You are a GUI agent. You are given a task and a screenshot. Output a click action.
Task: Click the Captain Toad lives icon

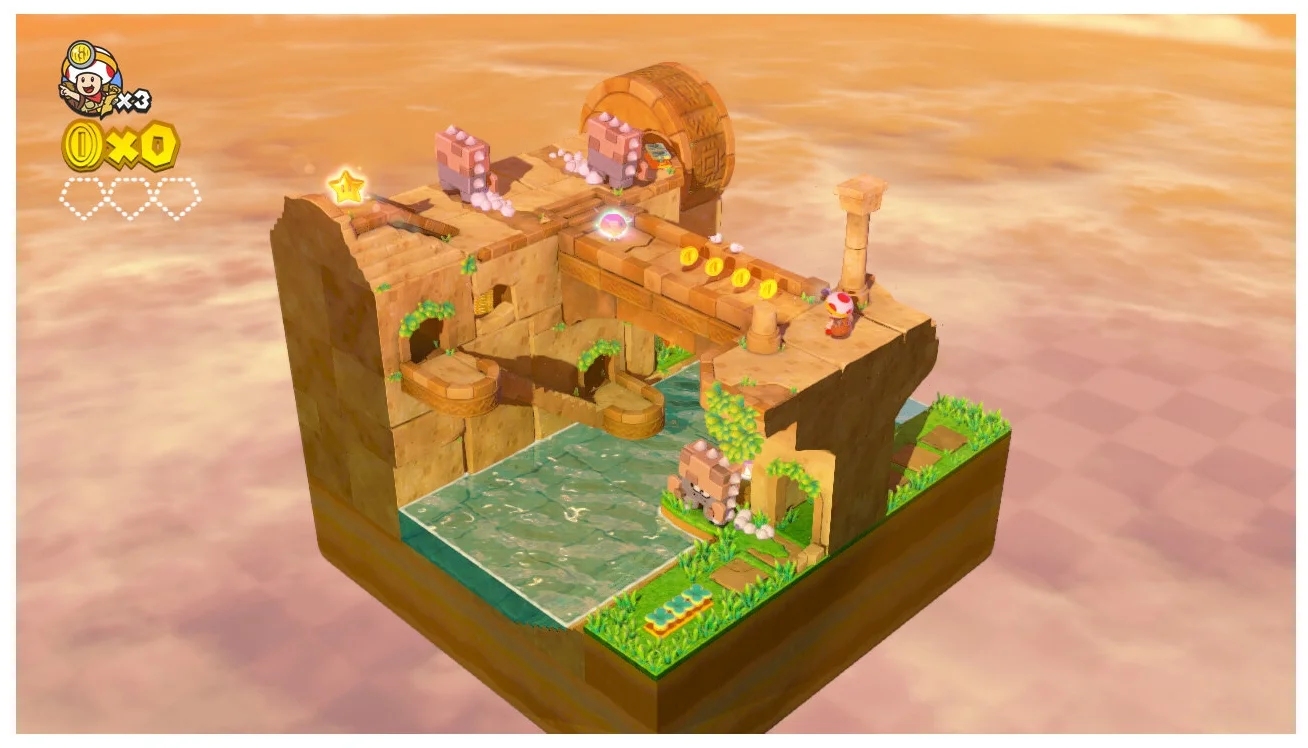point(85,78)
